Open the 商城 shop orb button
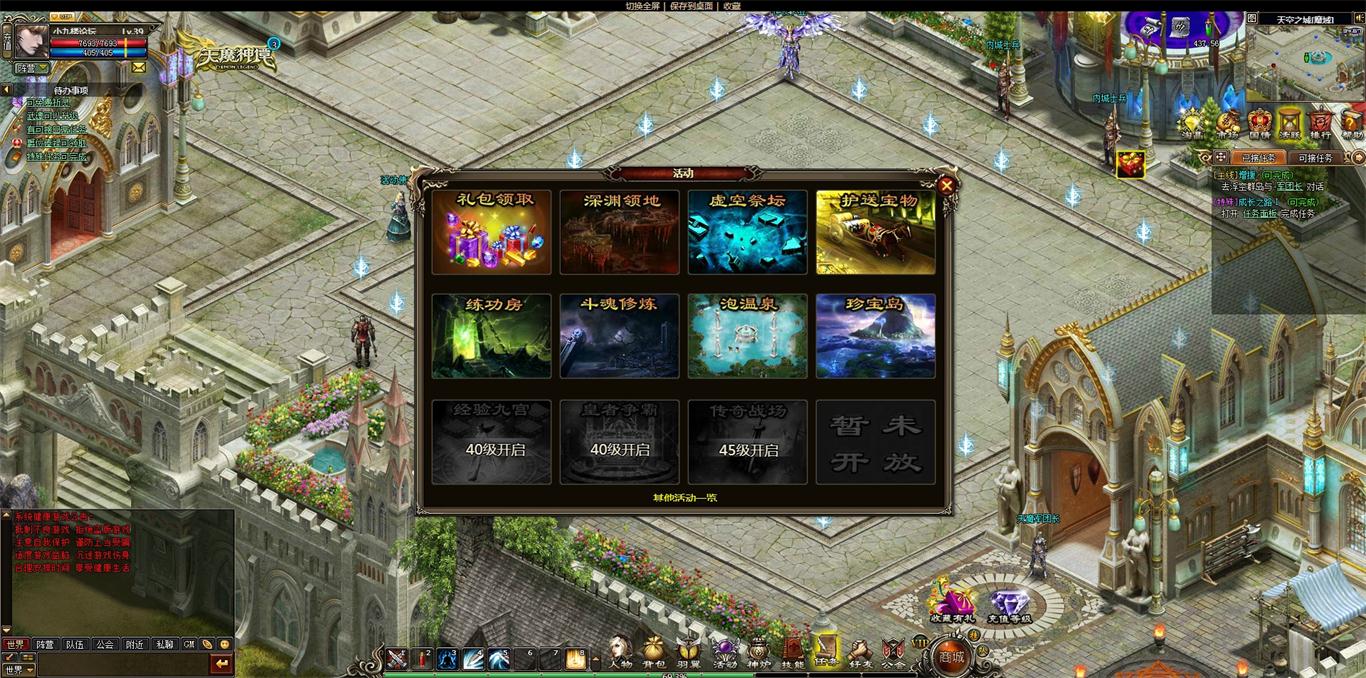This screenshot has height=678, width=1366. click(x=951, y=656)
